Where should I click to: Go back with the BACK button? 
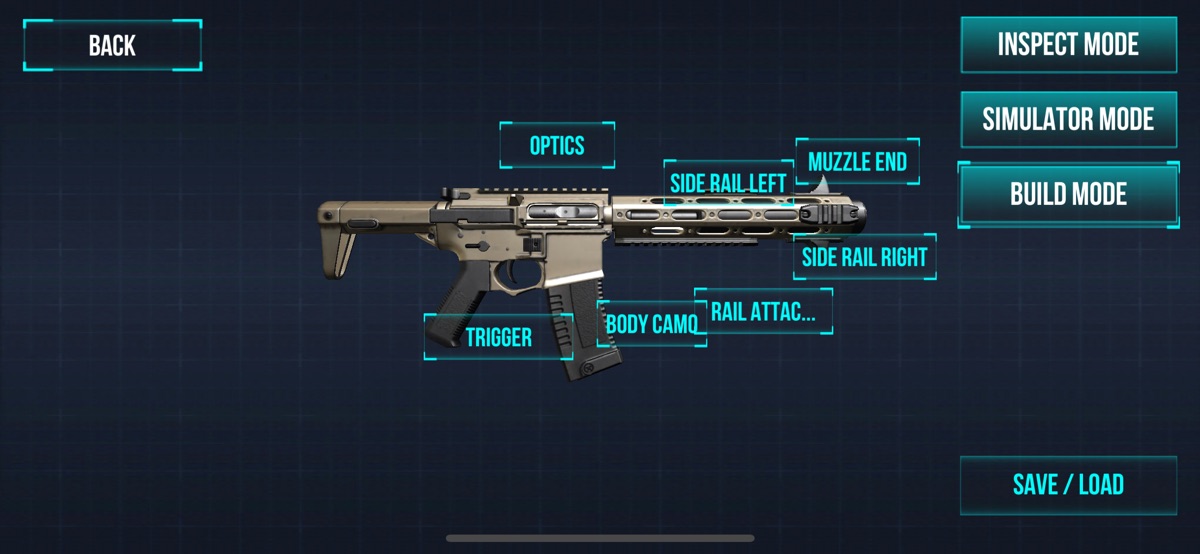112,45
